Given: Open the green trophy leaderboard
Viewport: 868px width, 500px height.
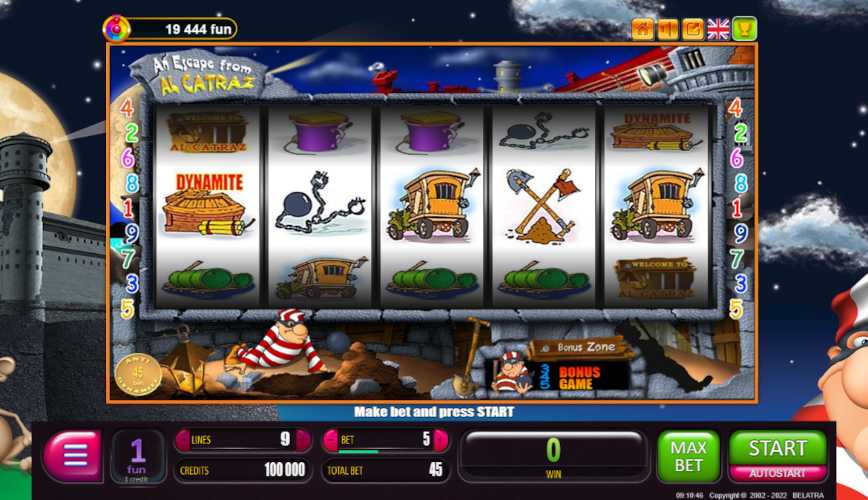Looking at the screenshot, I should (x=744, y=29).
